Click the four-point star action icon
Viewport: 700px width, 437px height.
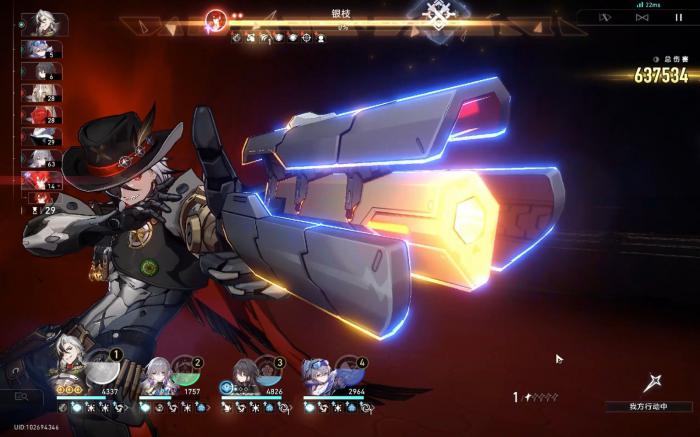[x=655, y=382]
